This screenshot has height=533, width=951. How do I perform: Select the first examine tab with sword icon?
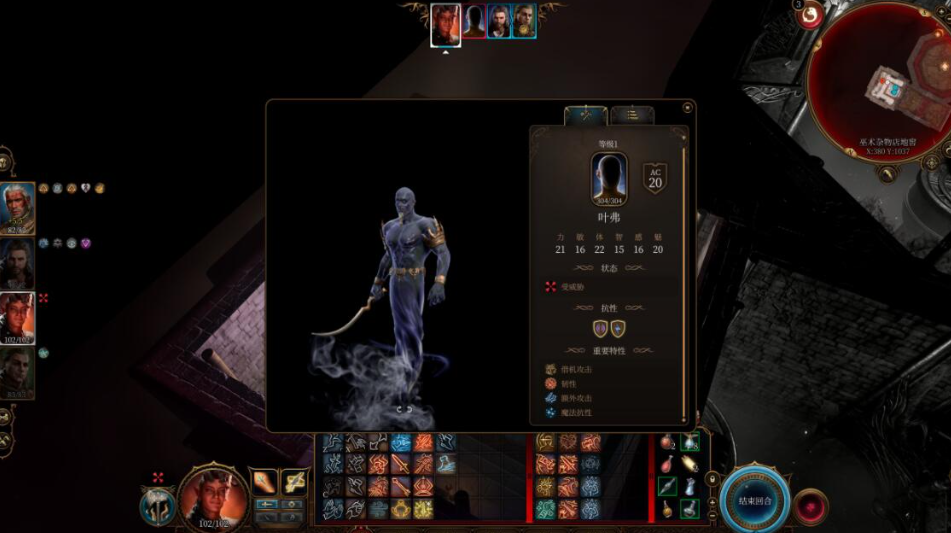pyautogui.click(x=586, y=116)
